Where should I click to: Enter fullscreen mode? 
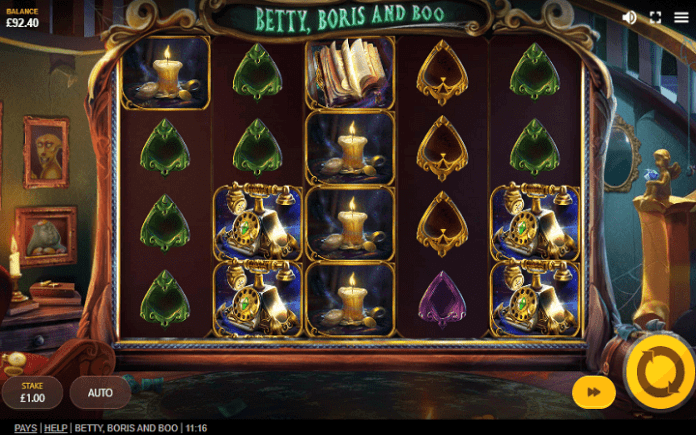tap(656, 17)
